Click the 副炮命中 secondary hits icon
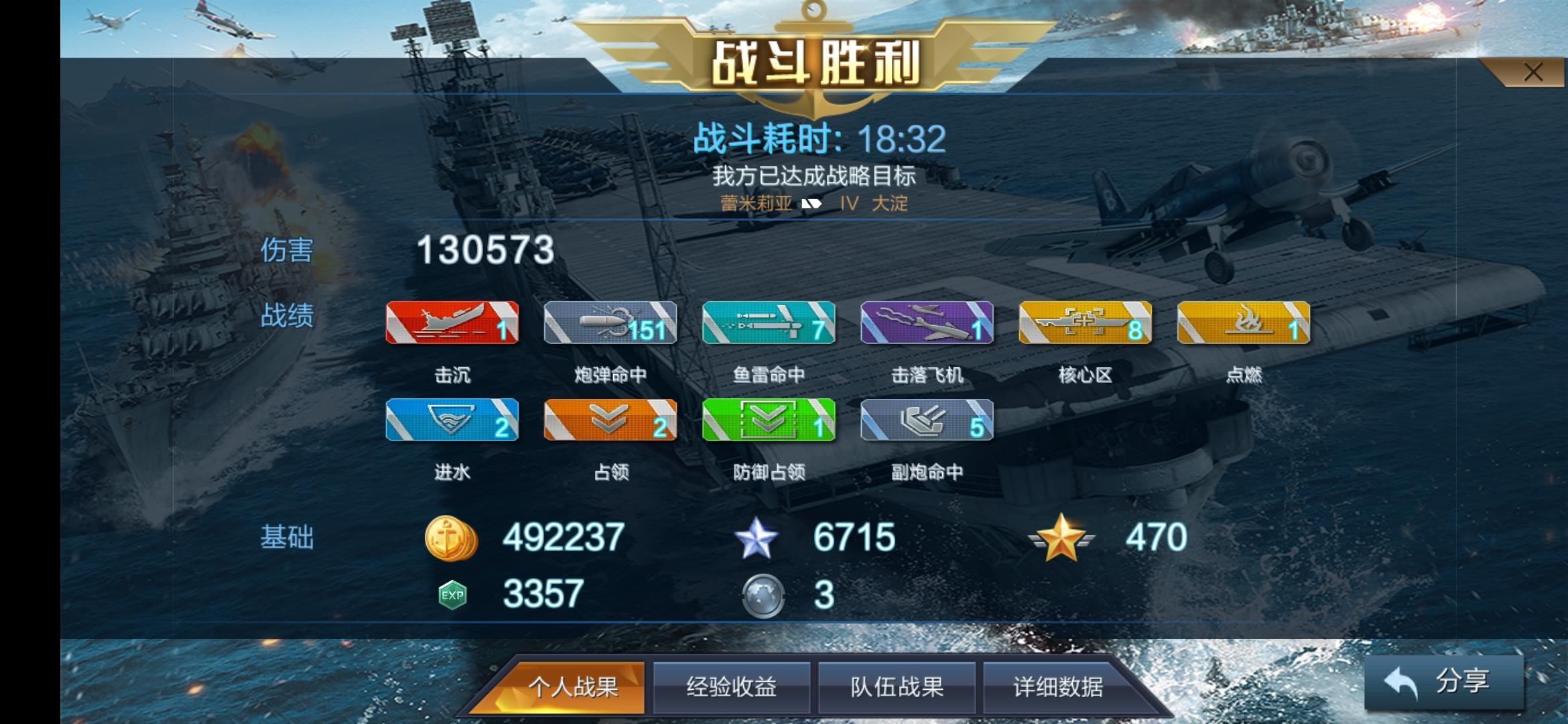This screenshot has width=1568, height=724. pyautogui.click(x=927, y=420)
